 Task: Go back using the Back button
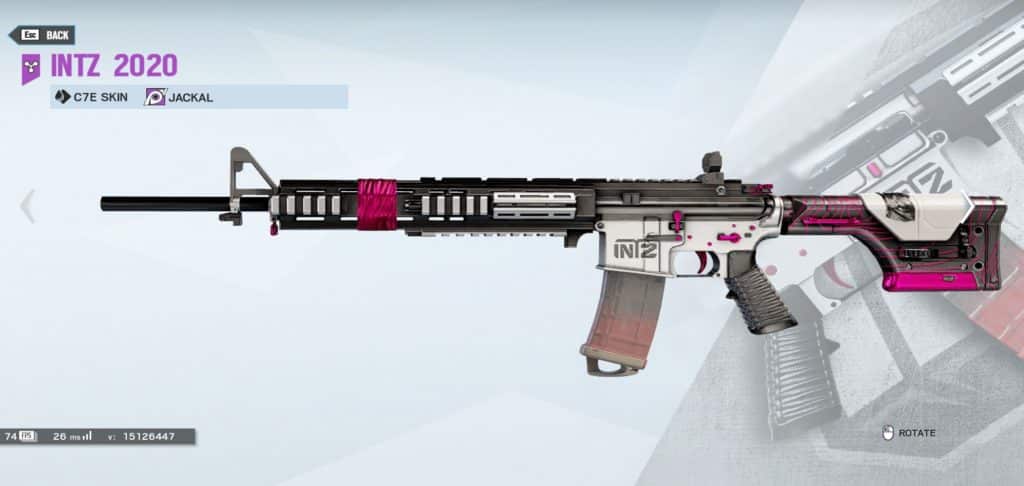point(43,36)
